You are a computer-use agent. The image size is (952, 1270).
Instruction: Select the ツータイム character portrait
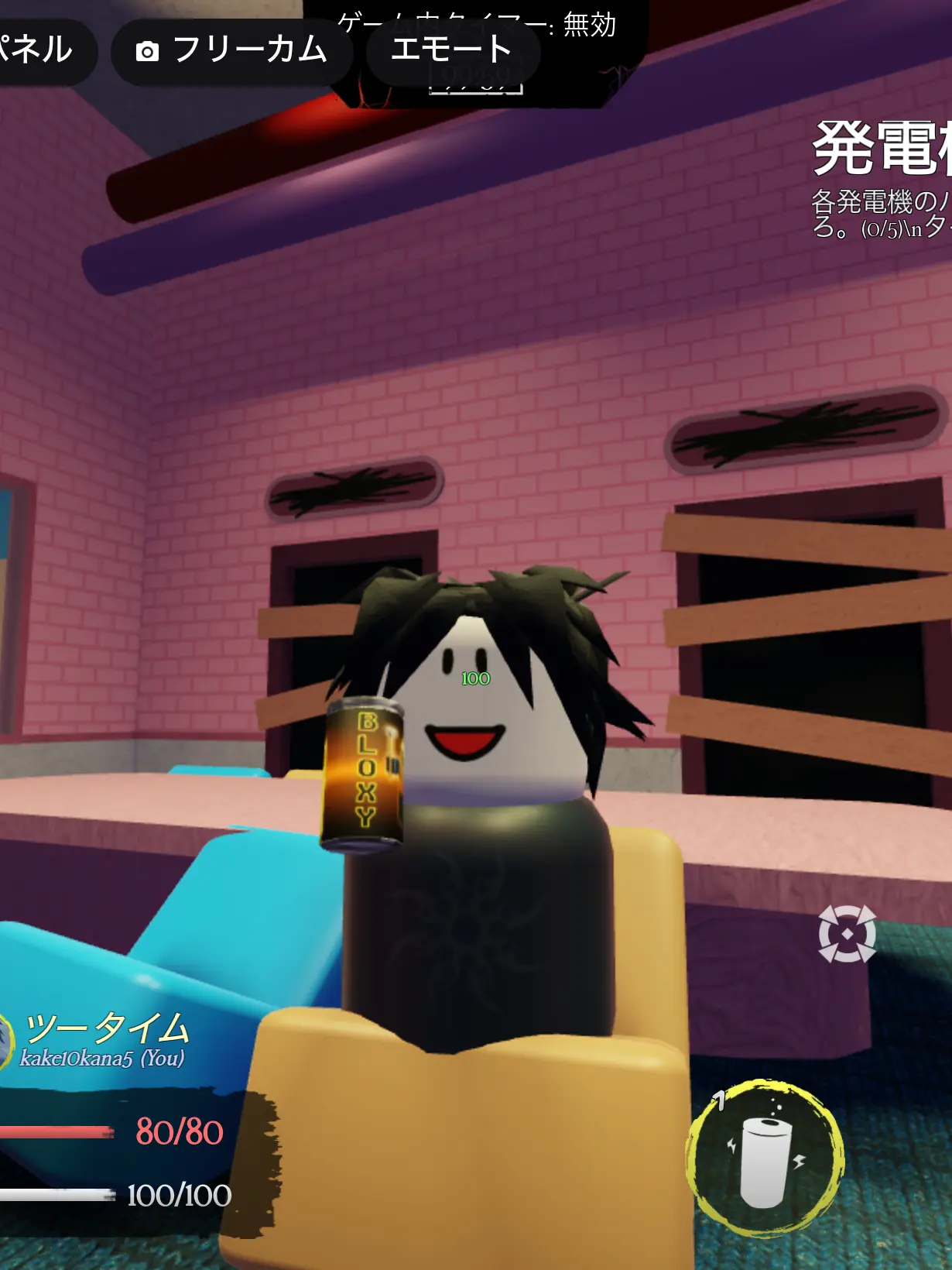click(6, 1042)
